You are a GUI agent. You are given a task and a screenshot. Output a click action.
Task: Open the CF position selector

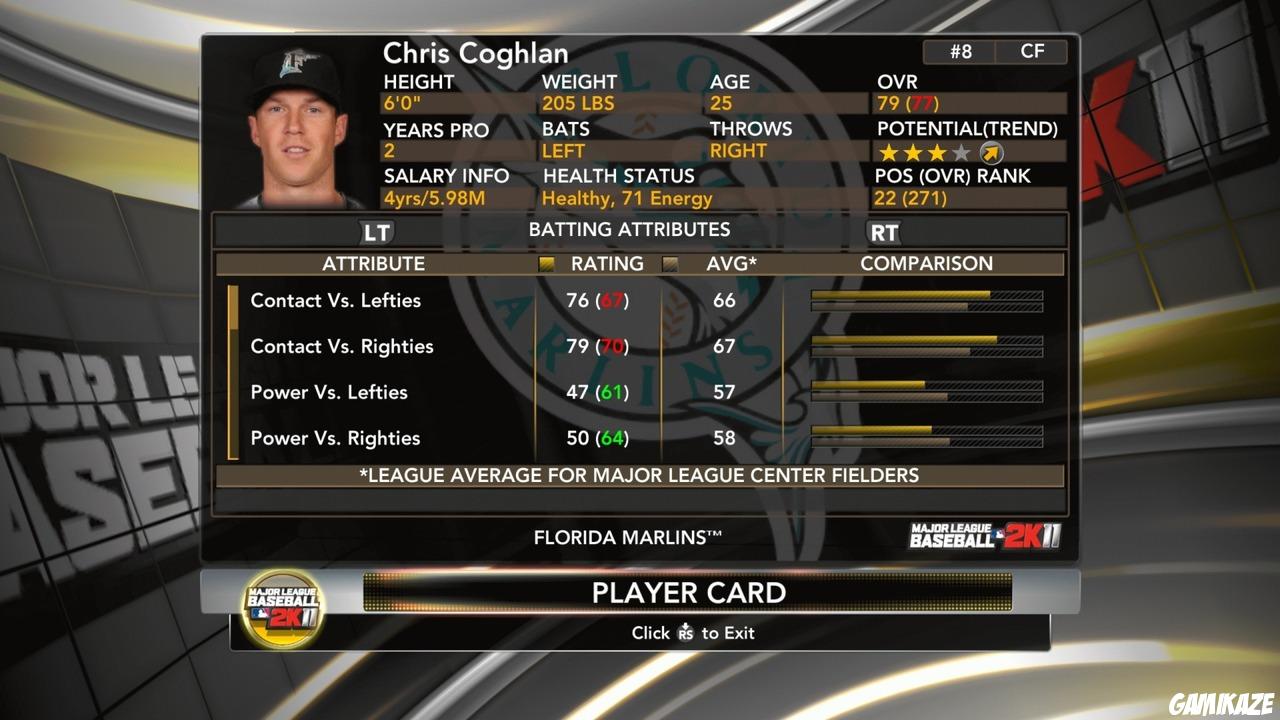coord(1031,51)
